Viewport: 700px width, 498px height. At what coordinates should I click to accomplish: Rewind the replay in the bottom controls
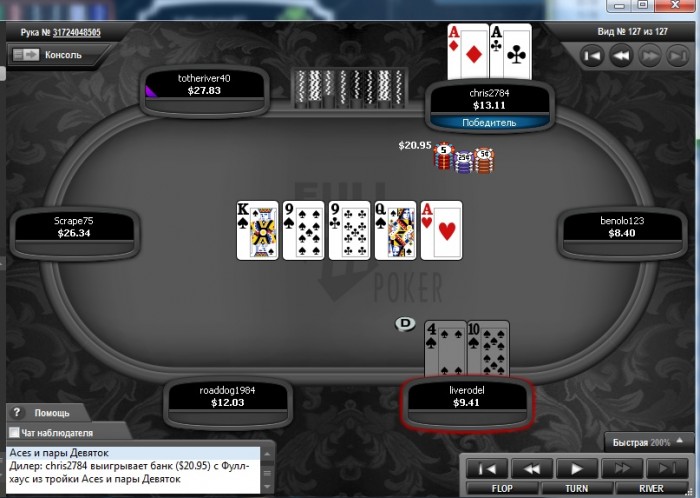click(x=532, y=467)
